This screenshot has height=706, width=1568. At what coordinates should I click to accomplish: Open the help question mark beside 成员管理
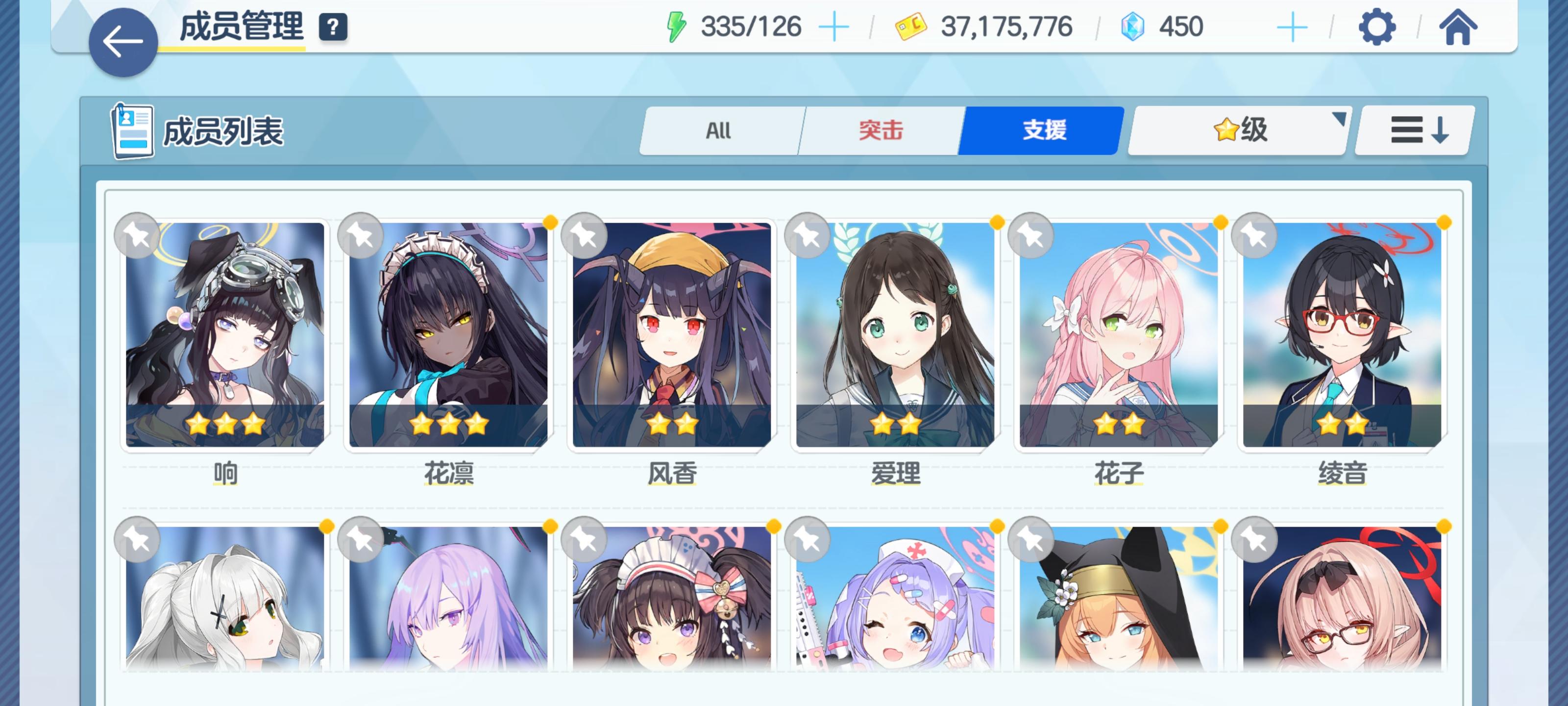click(x=332, y=27)
